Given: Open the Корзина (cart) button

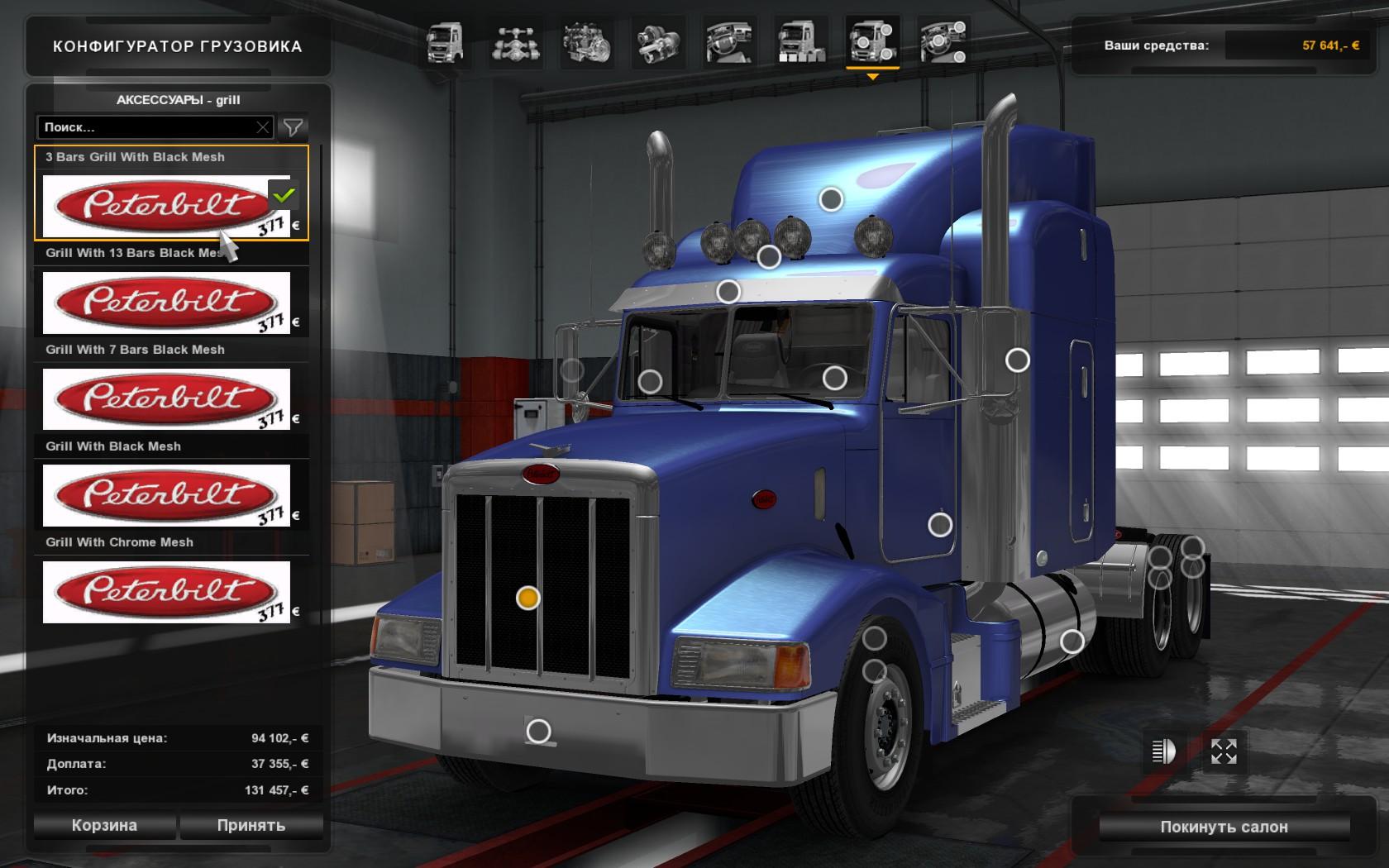Looking at the screenshot, I should point(104,825).
